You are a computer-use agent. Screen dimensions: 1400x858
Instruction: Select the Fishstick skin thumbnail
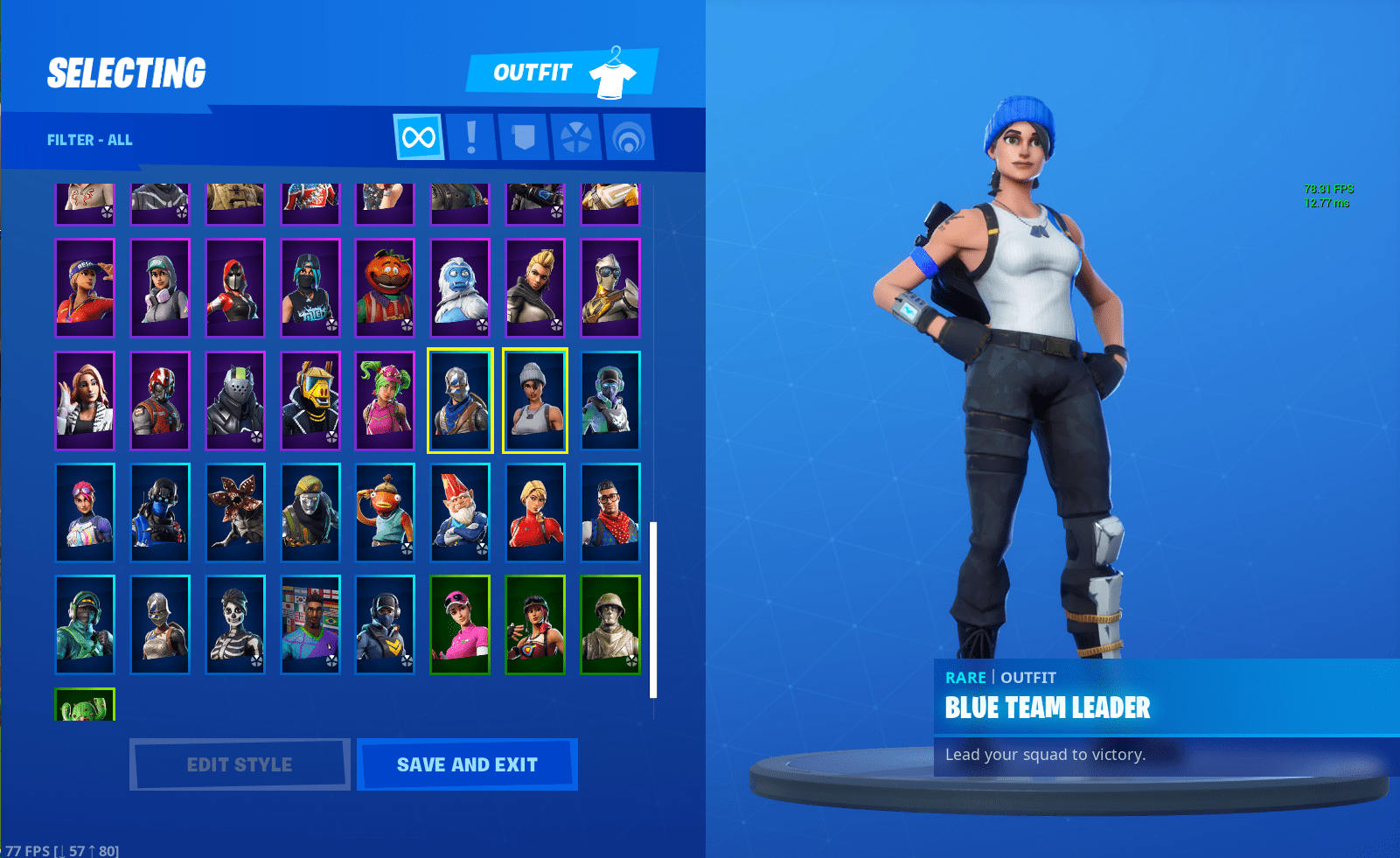(385, 513)
